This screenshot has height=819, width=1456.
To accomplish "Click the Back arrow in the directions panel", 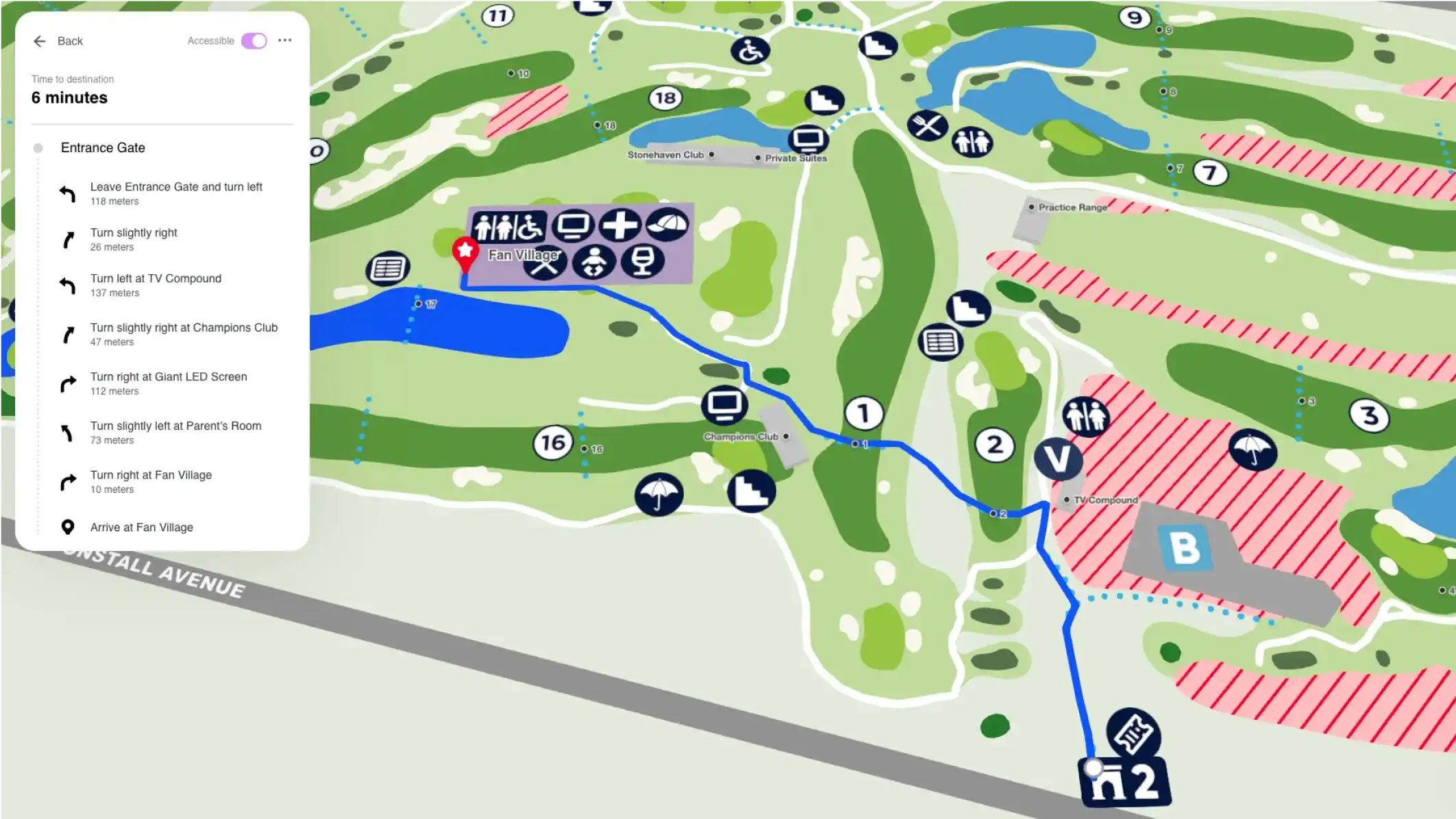I will click(x=40, y=41).
